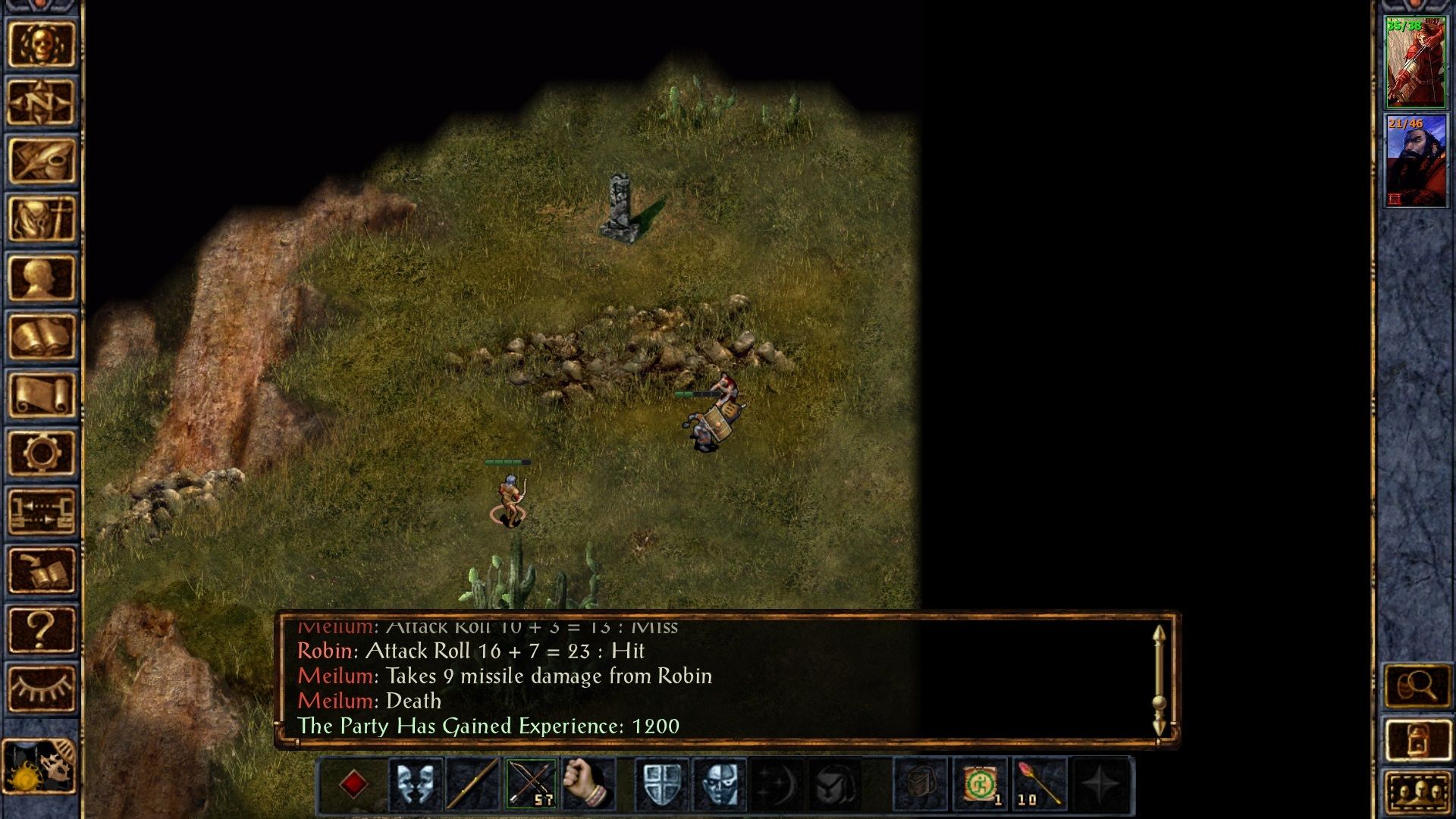1456x819 pixels.
Task: Equip the bow and arrows weapon slot
Action: coord(531,783)
